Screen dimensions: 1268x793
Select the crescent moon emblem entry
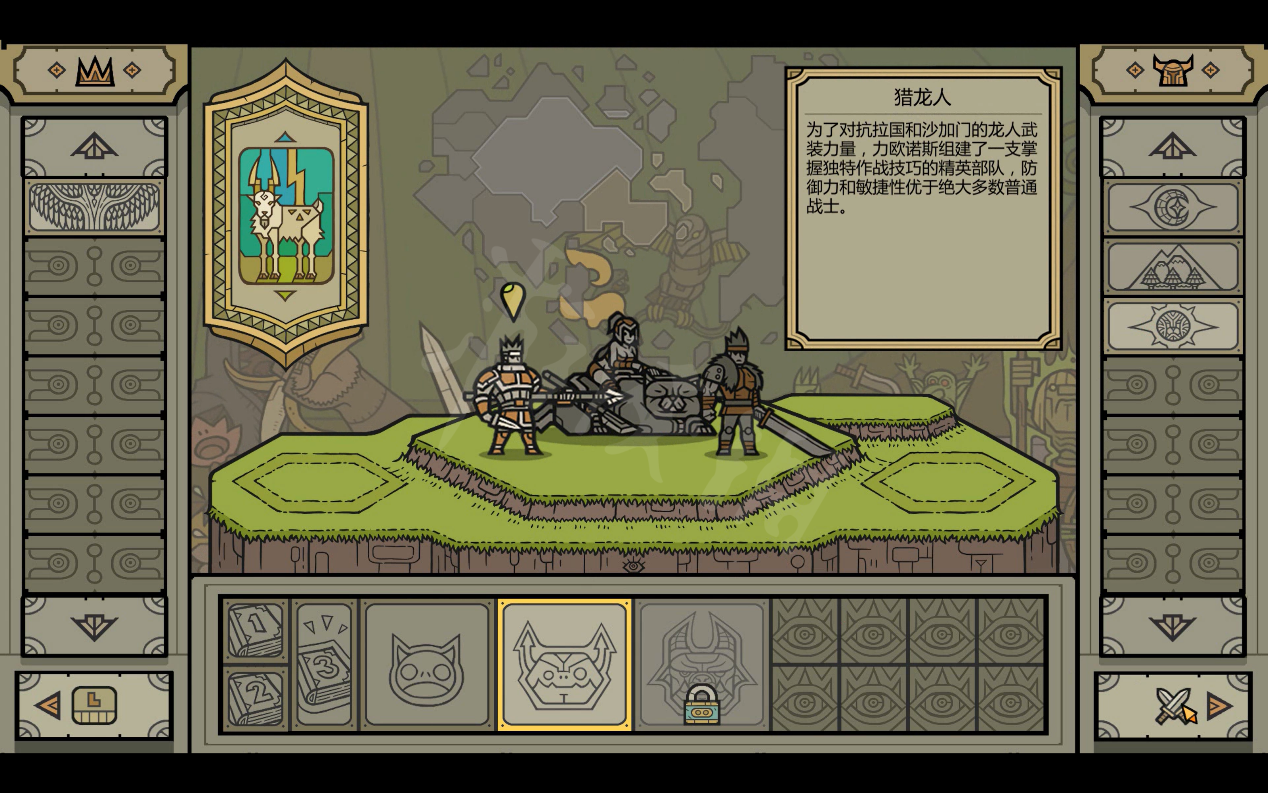click(x=1173, y=208)
